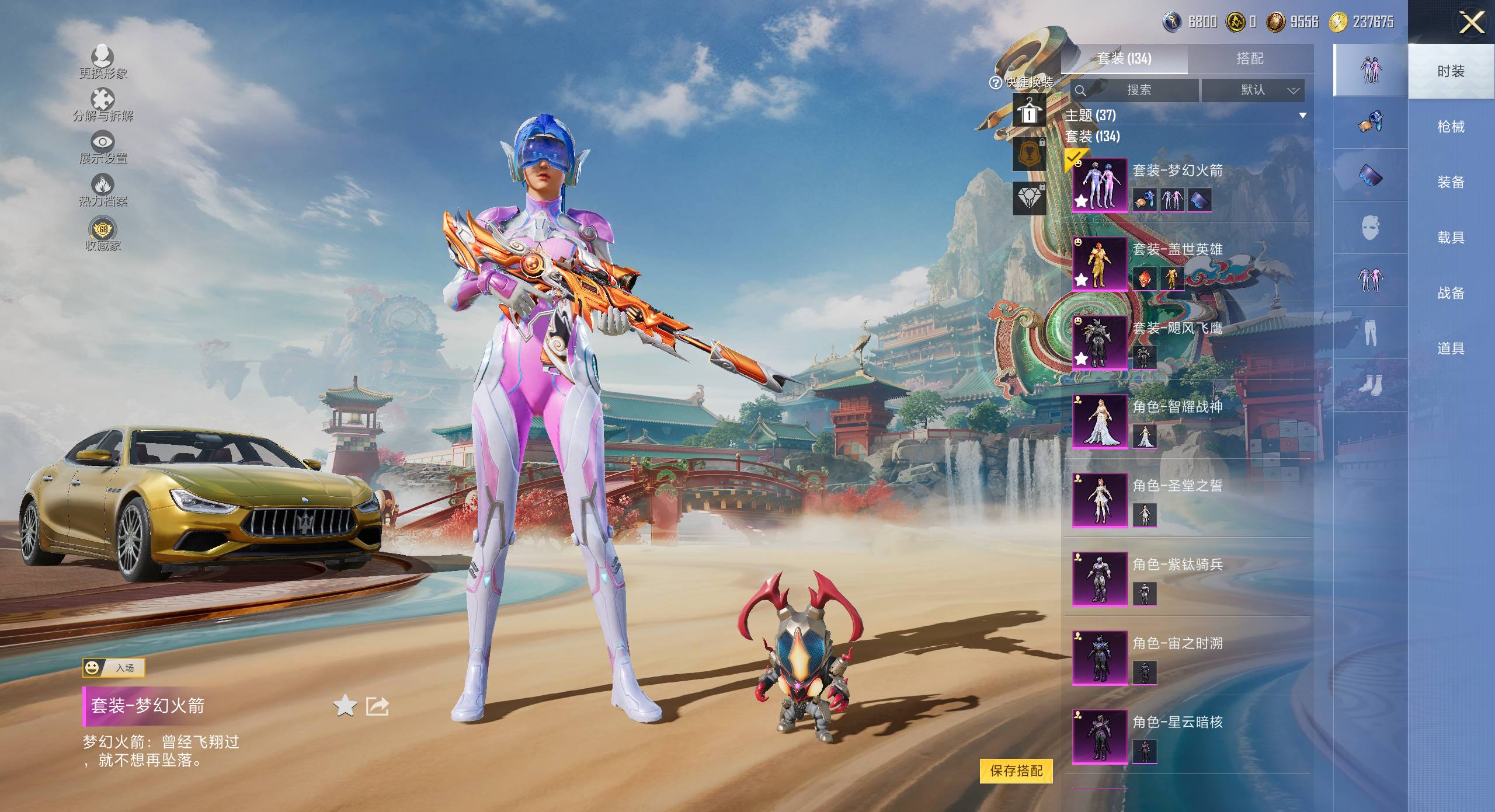
Task: Go to the 战备 section
Action: click(x=1451, y=293)
